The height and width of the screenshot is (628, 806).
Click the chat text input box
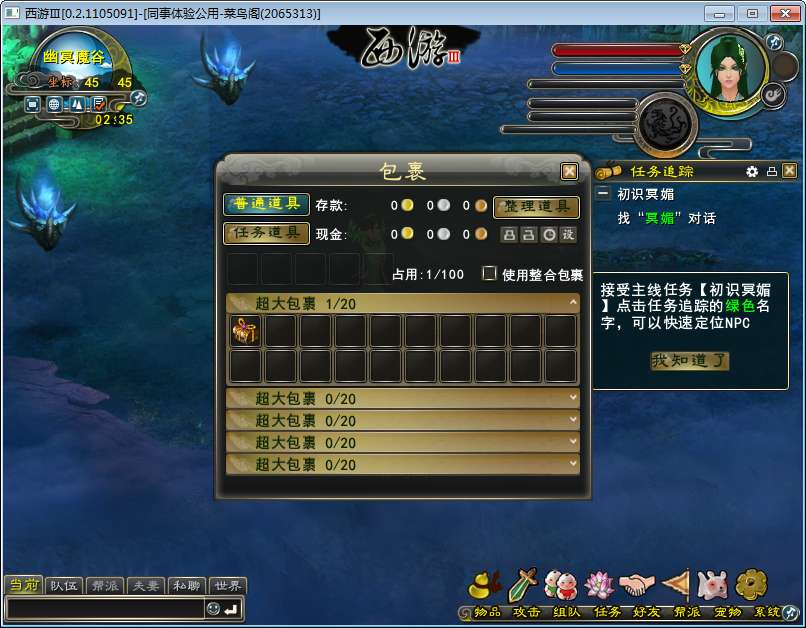pos(105,609)
